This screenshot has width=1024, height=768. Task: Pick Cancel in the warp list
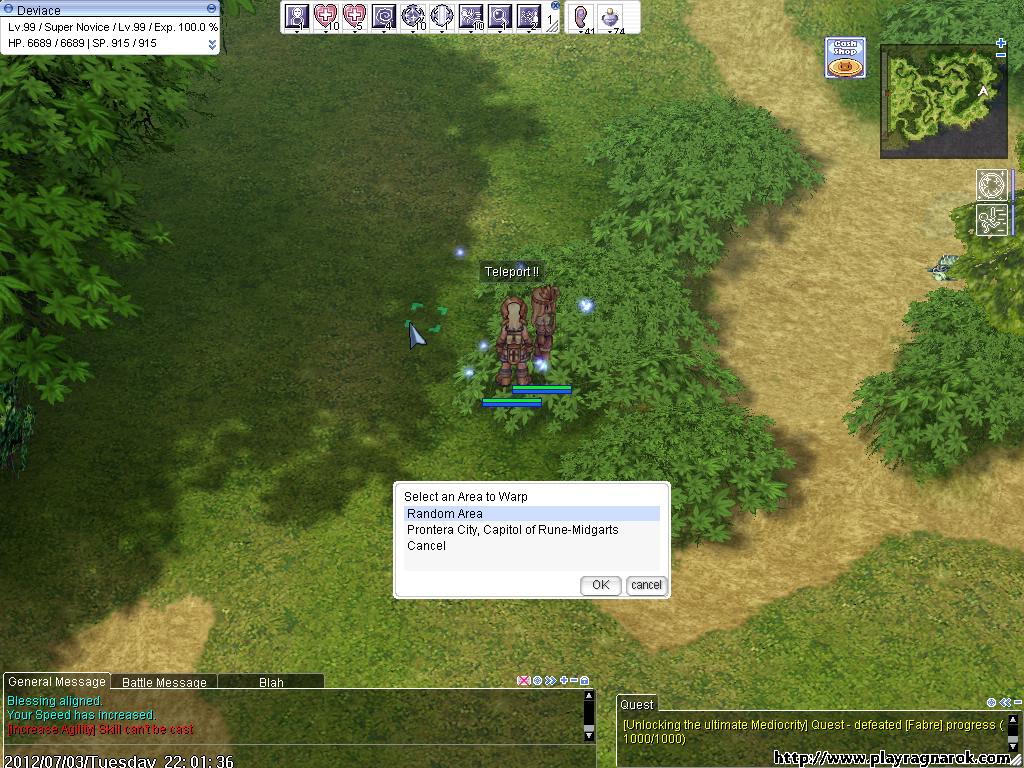tap(426, 546)
